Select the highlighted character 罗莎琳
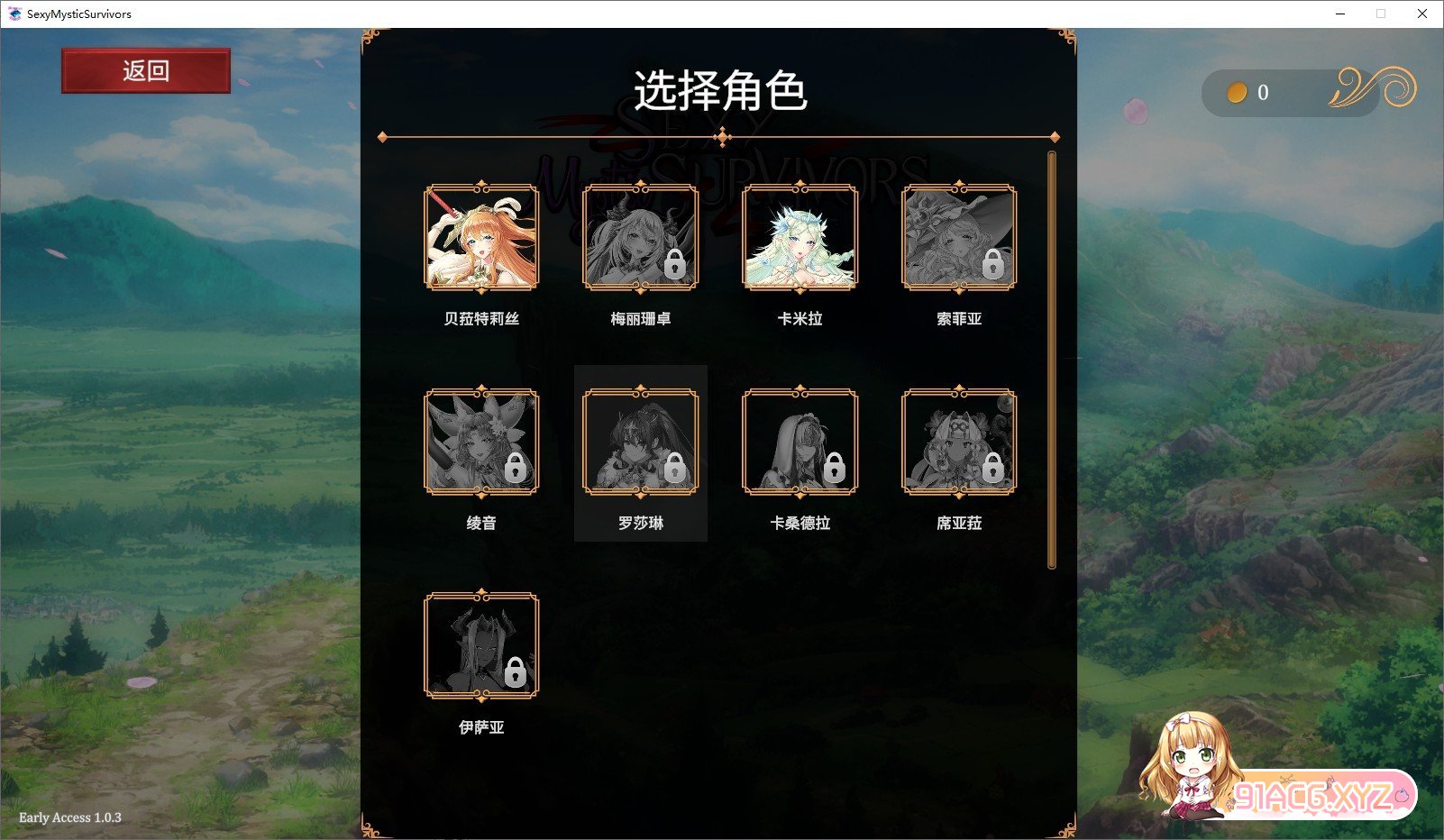 [641, 442]
